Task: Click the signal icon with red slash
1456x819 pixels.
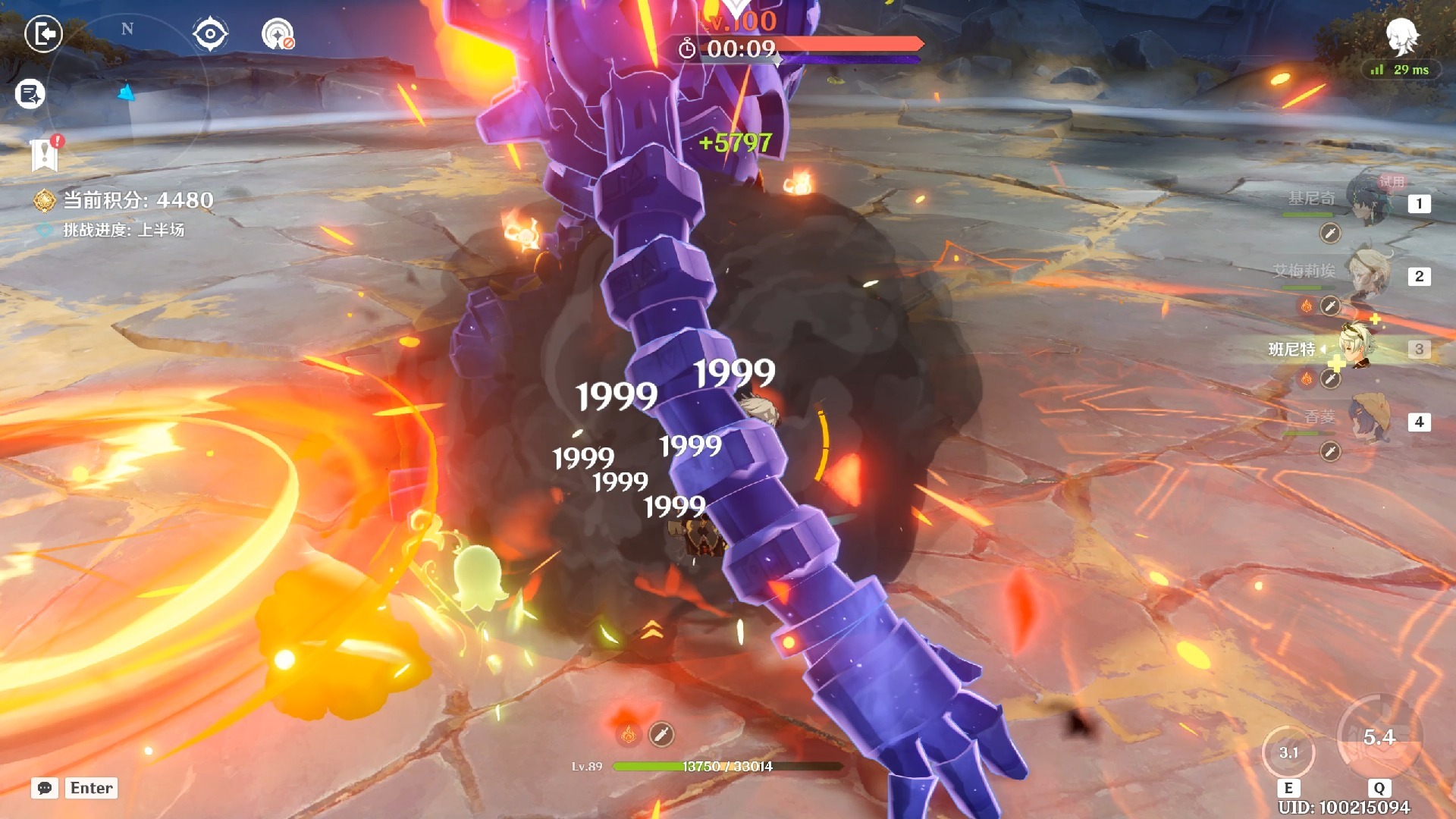Action: 278,34
